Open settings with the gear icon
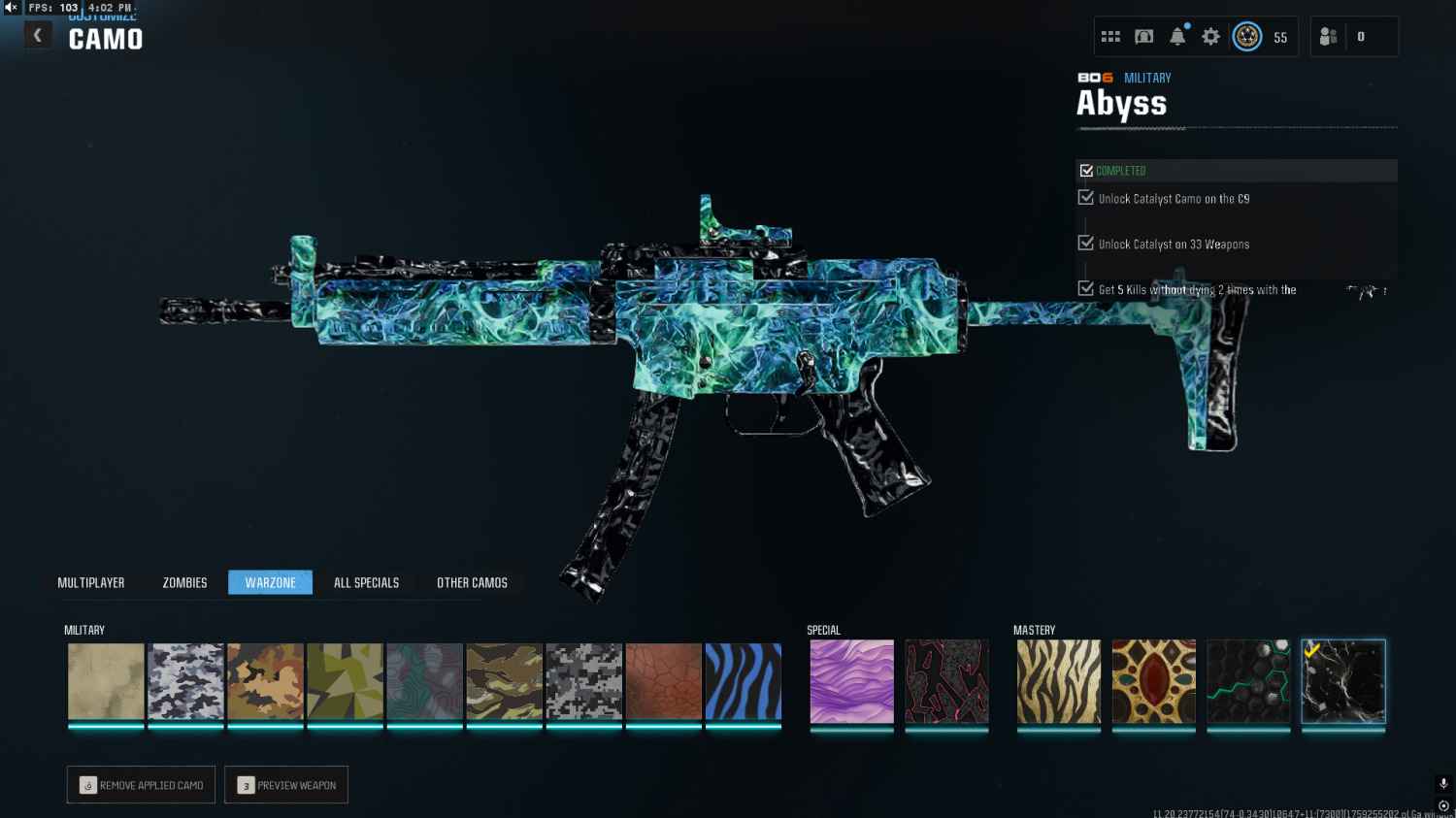This screenshot has height=818, width=1456. [1209, 35]
